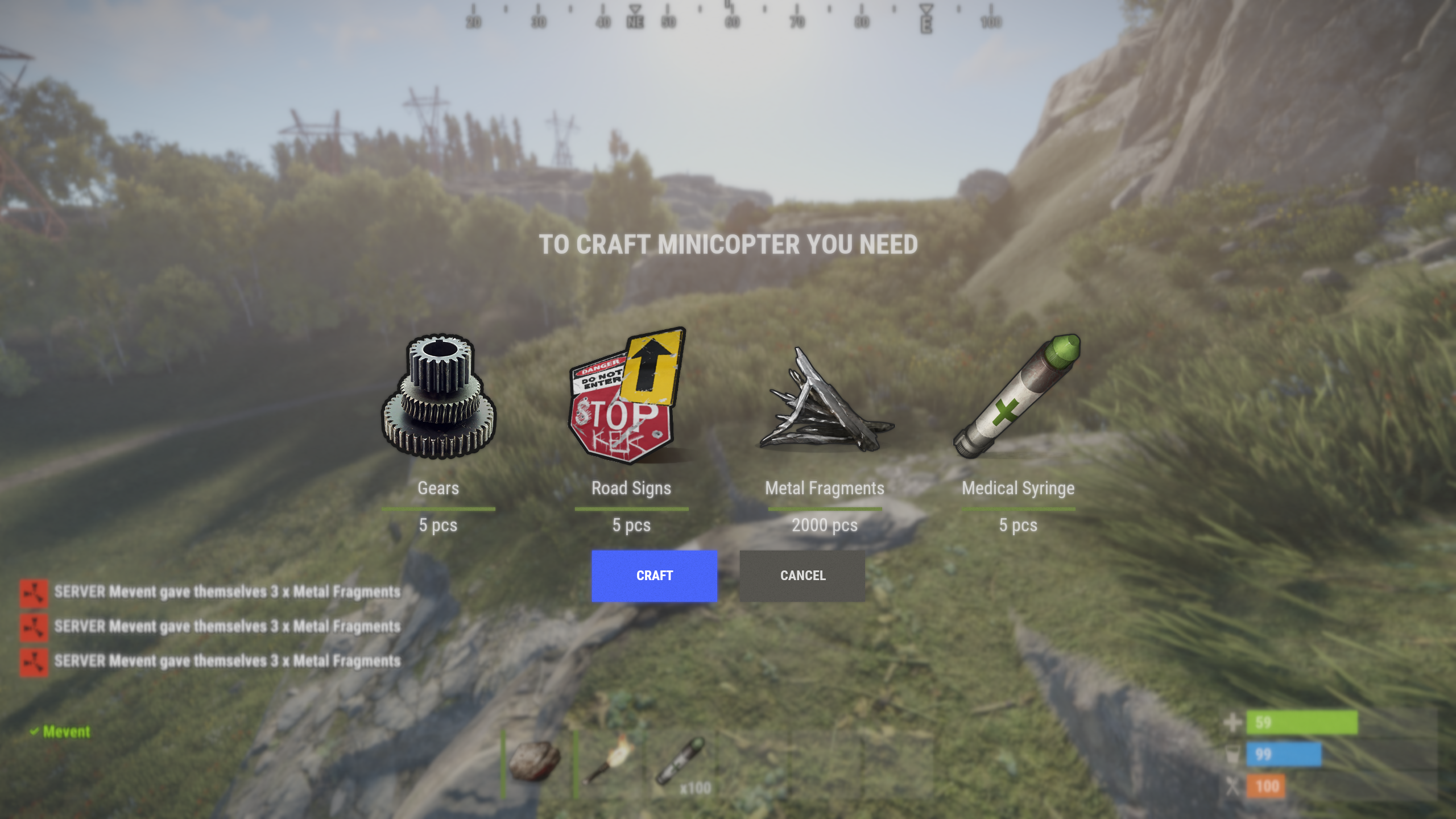Select the torch hotbar slot
Image resolution: width=1456 pixels, height=819 pixels.
point(610,760)
